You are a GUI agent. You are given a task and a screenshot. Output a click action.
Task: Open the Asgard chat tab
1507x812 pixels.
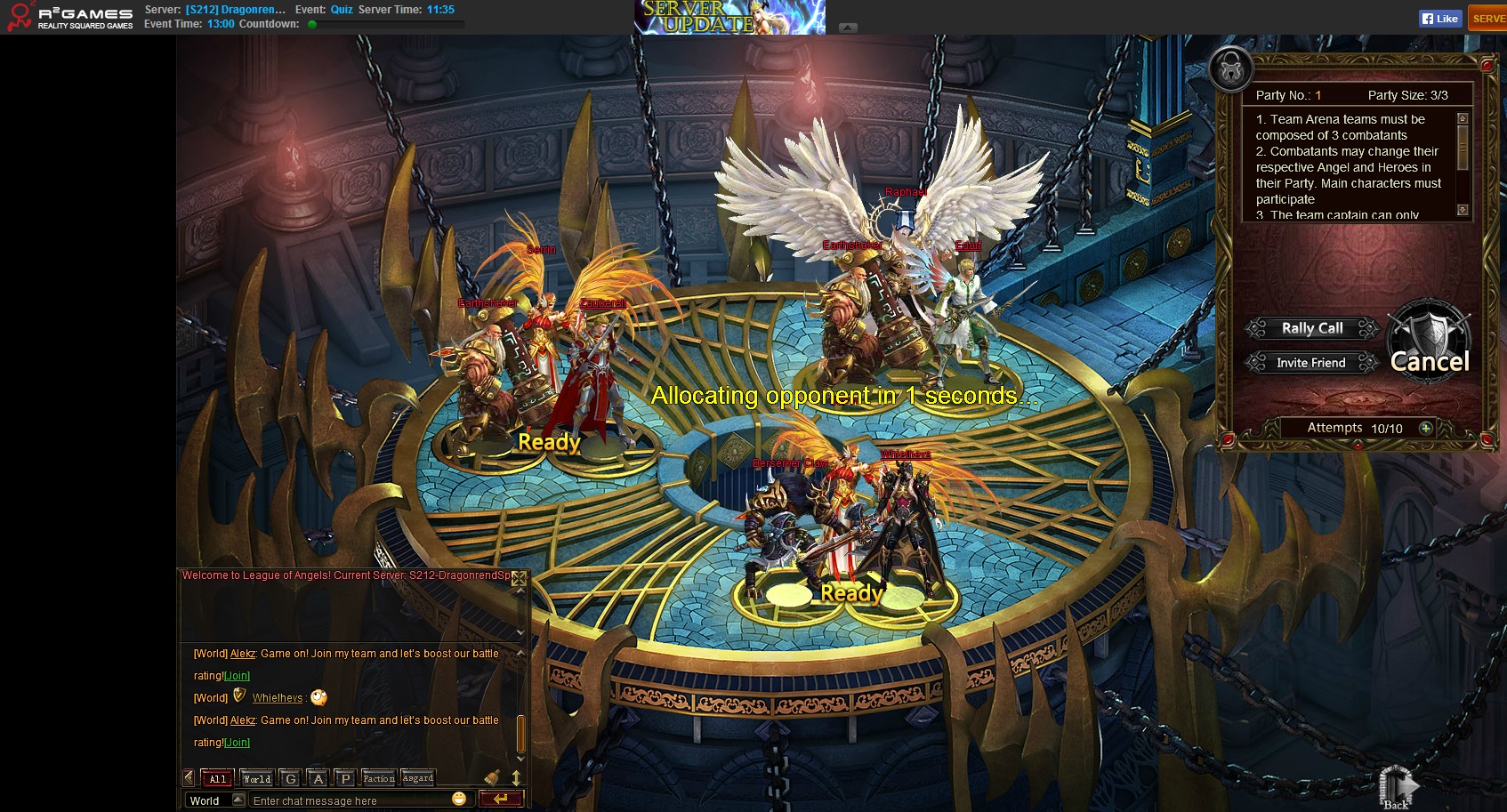[x=418, y=778]
